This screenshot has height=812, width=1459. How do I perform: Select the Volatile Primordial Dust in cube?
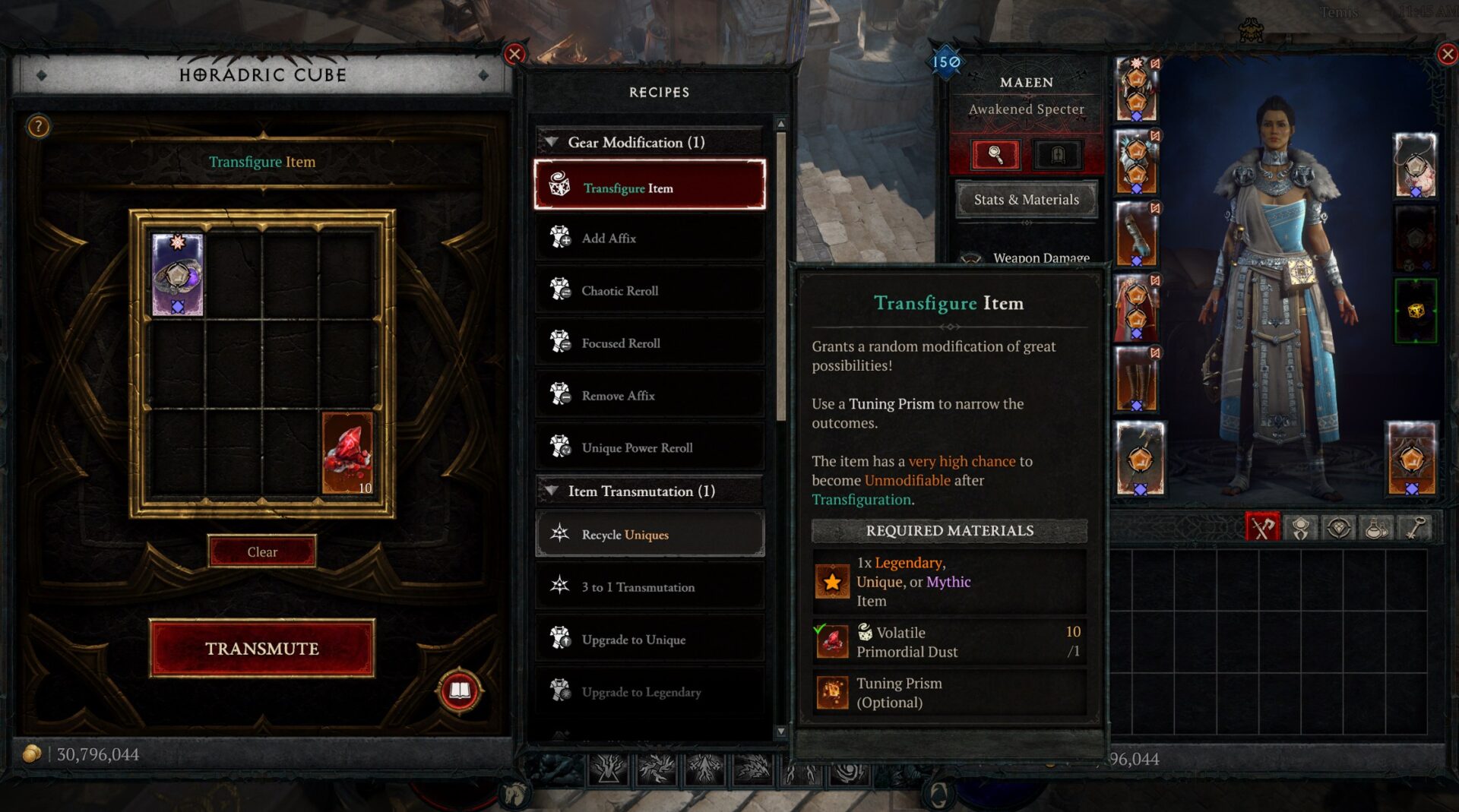tap(347, 453)
